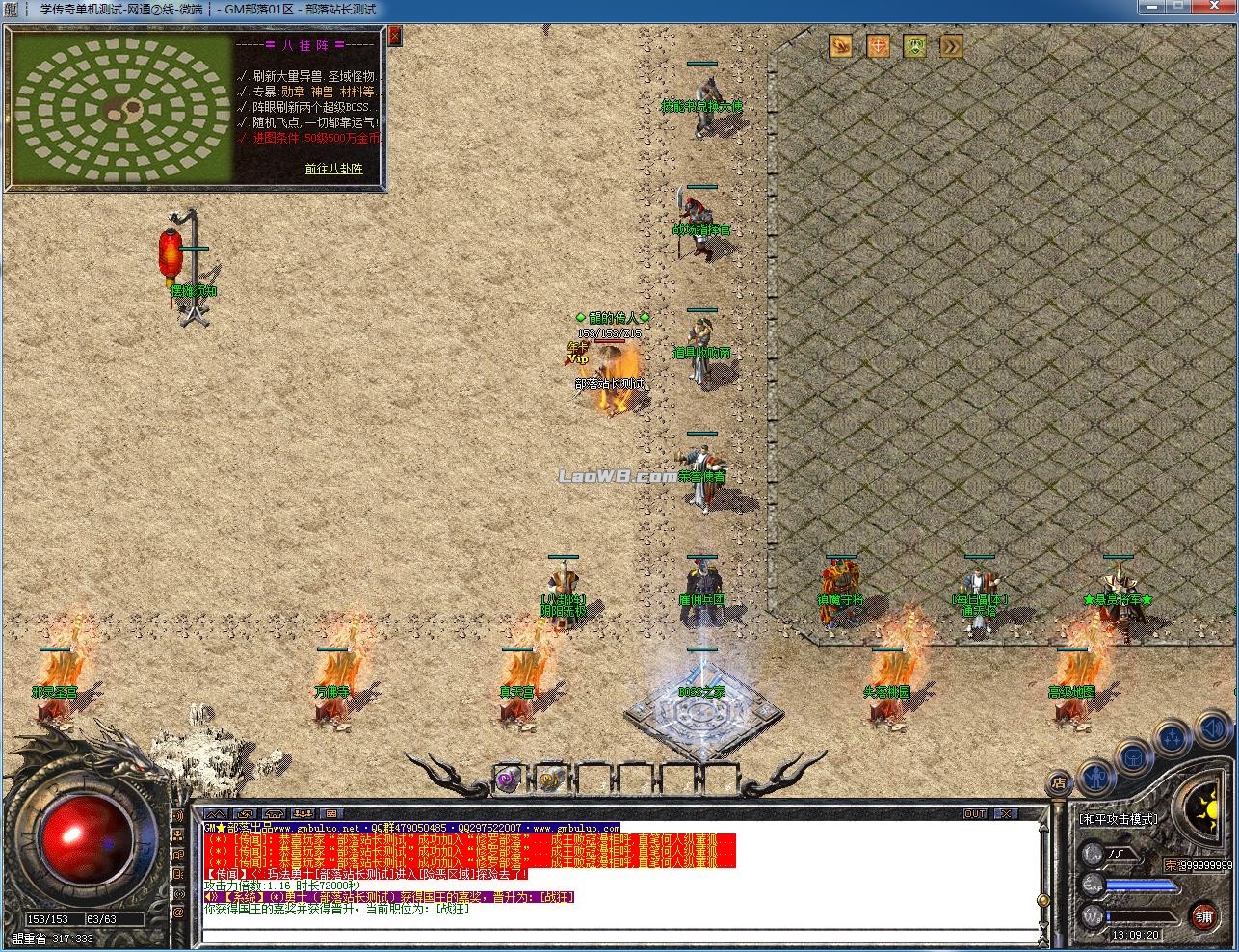Screen dimensions: 1239x952
Task: Click the green heart buff icon
Action: 914,46
